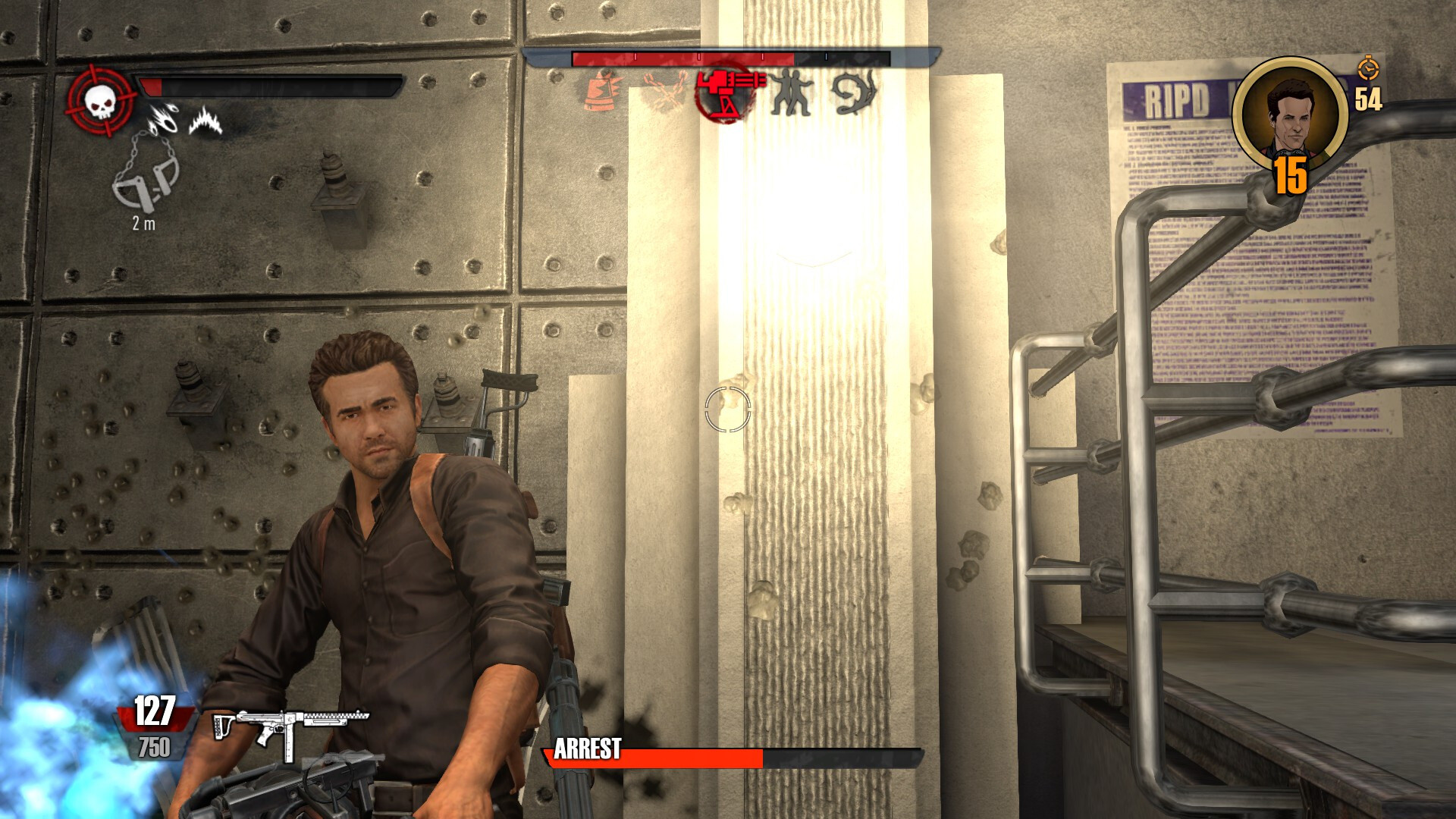Click the player portrait medallion

pos(1290,115)
